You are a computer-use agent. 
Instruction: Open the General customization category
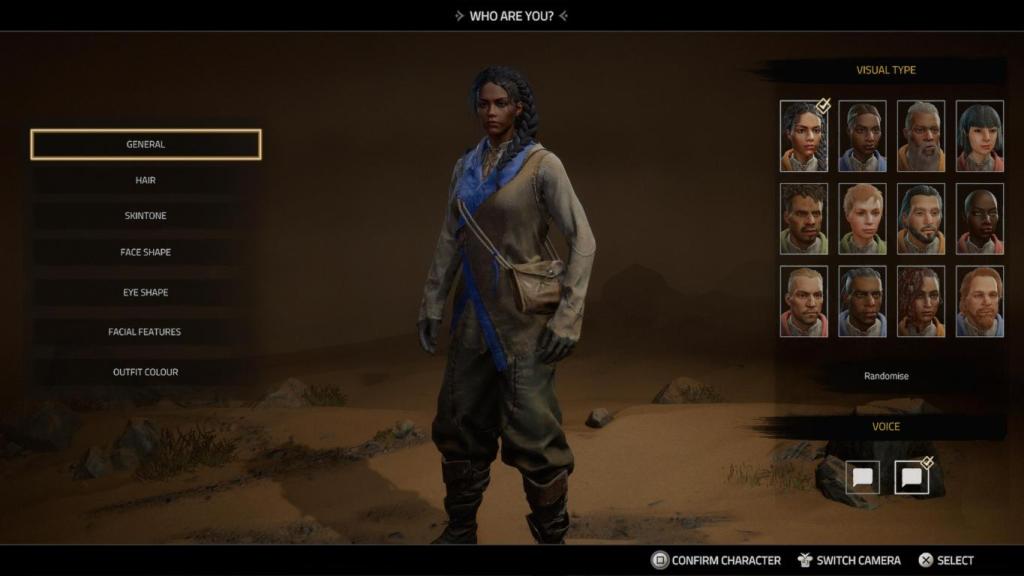coord(146,144)
